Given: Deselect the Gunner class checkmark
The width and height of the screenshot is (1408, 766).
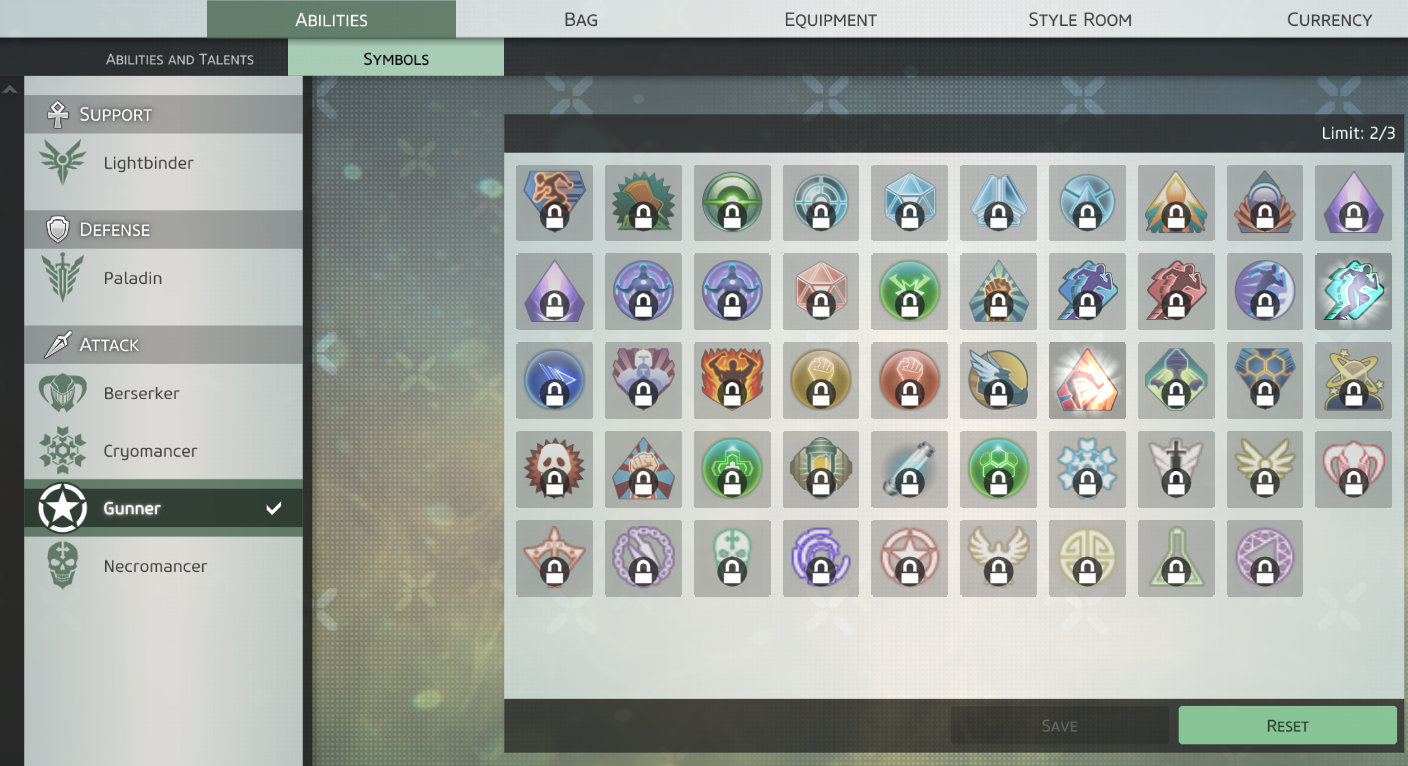Looking at the screenshot, I should [x=272, y=508].
